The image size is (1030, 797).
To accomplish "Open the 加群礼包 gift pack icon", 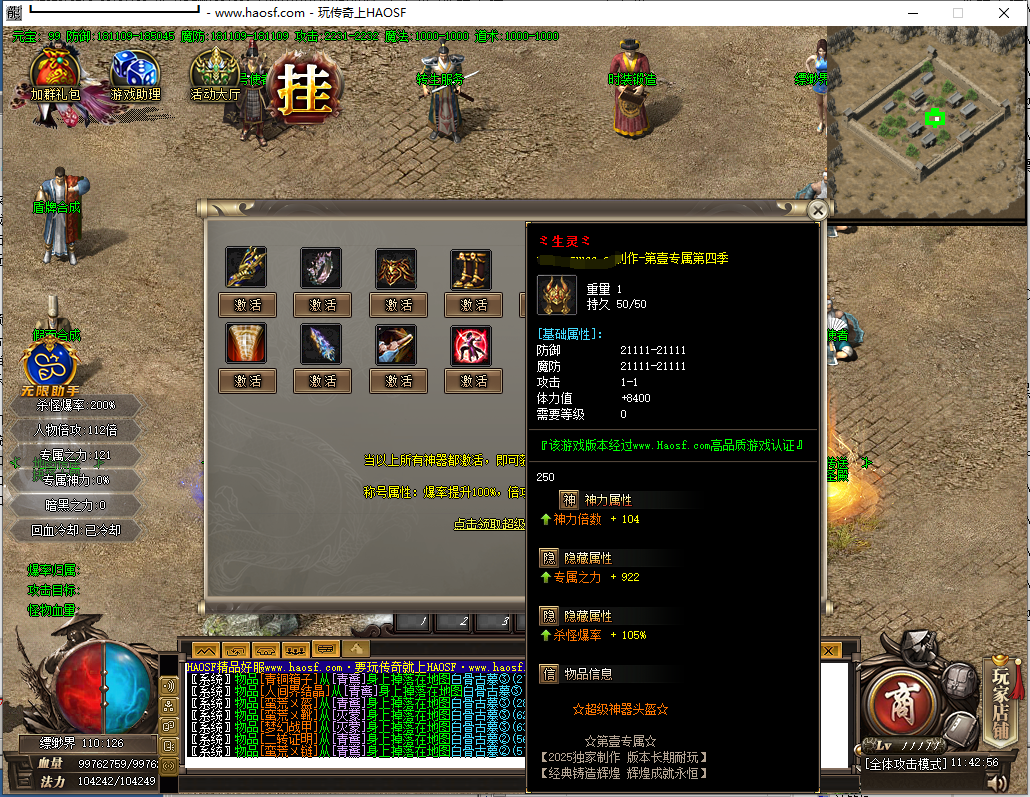I will [x=54, y=74].
